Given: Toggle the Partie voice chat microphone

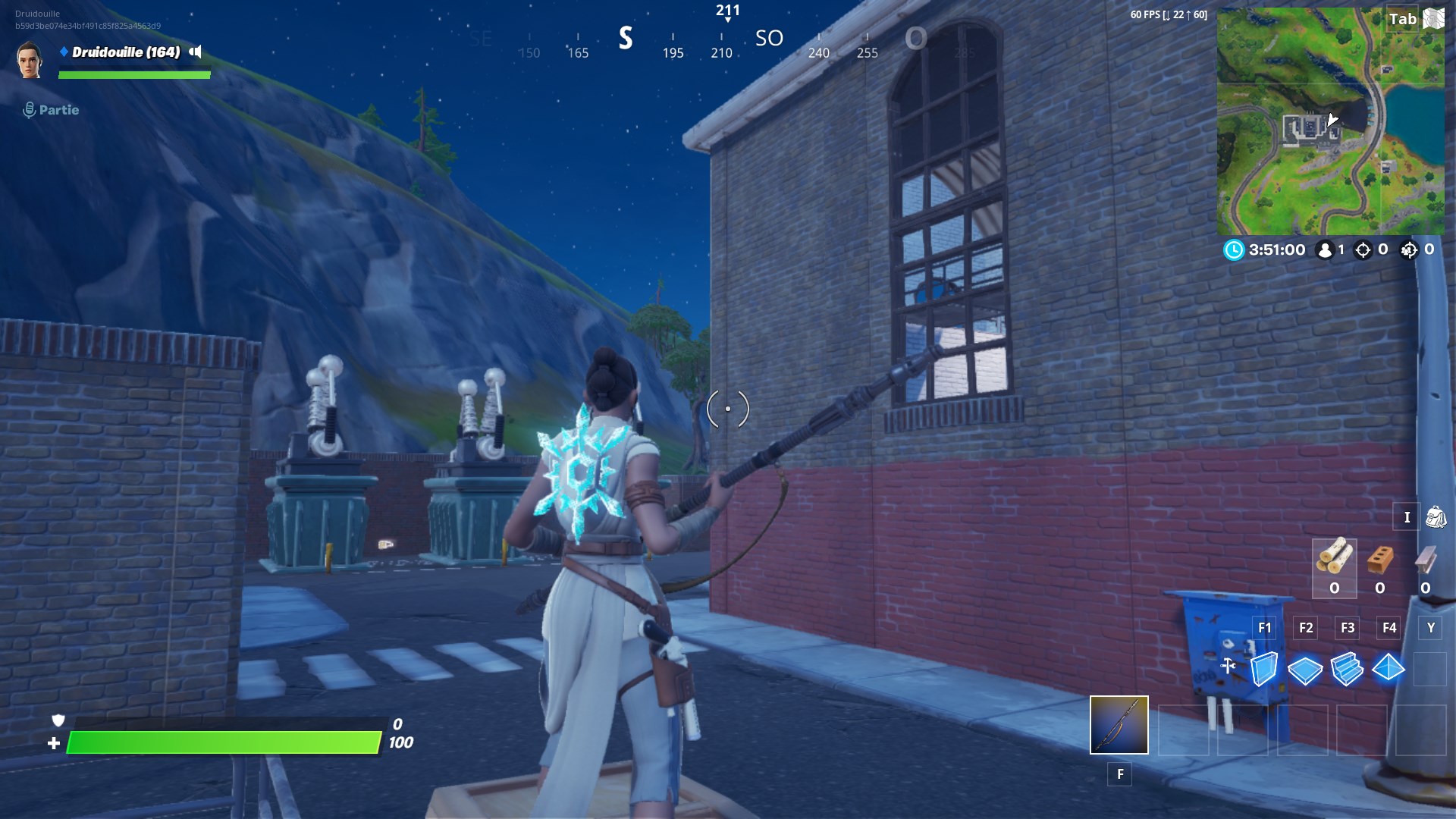Looking at the screenshot, I should coord(29,109).
